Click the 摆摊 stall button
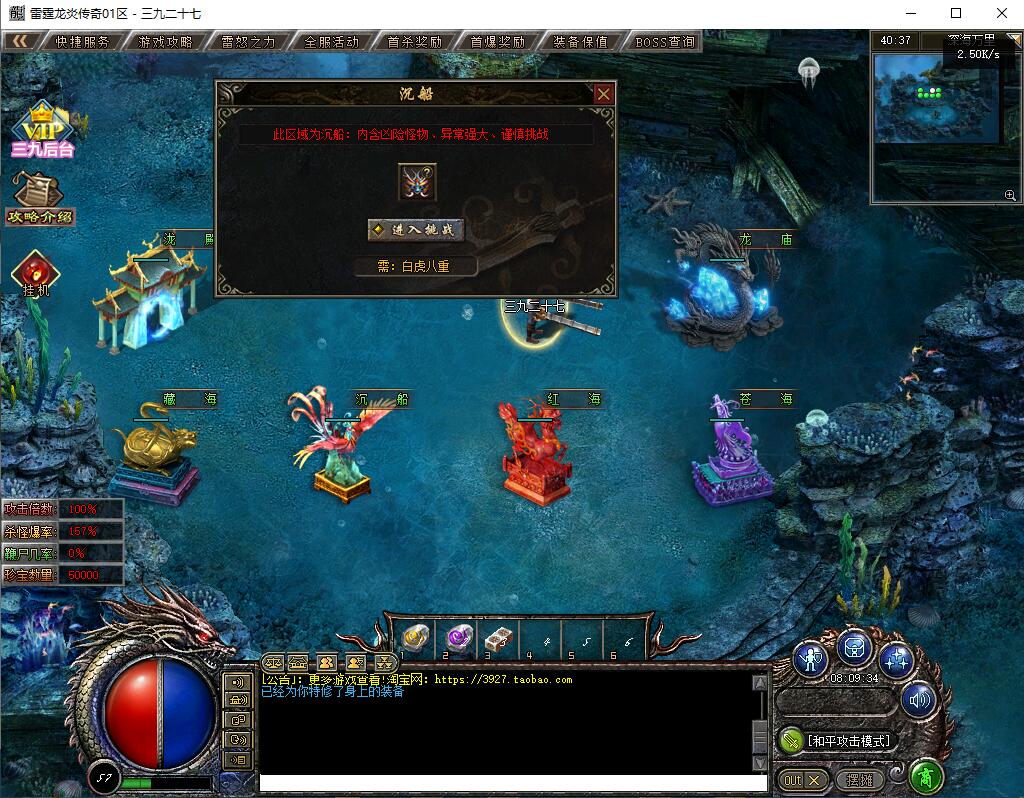The height and width of the screenshot is (798, 1024). click(x=860, y=779)
